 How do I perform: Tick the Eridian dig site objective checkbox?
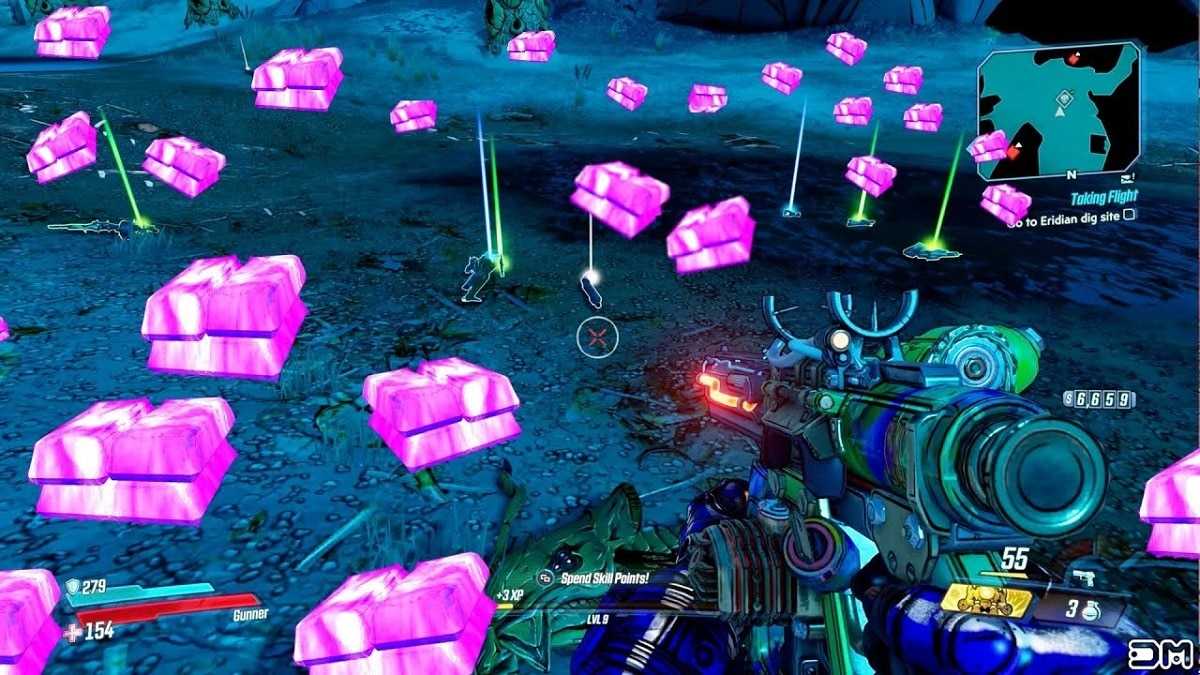point(1130,215)
